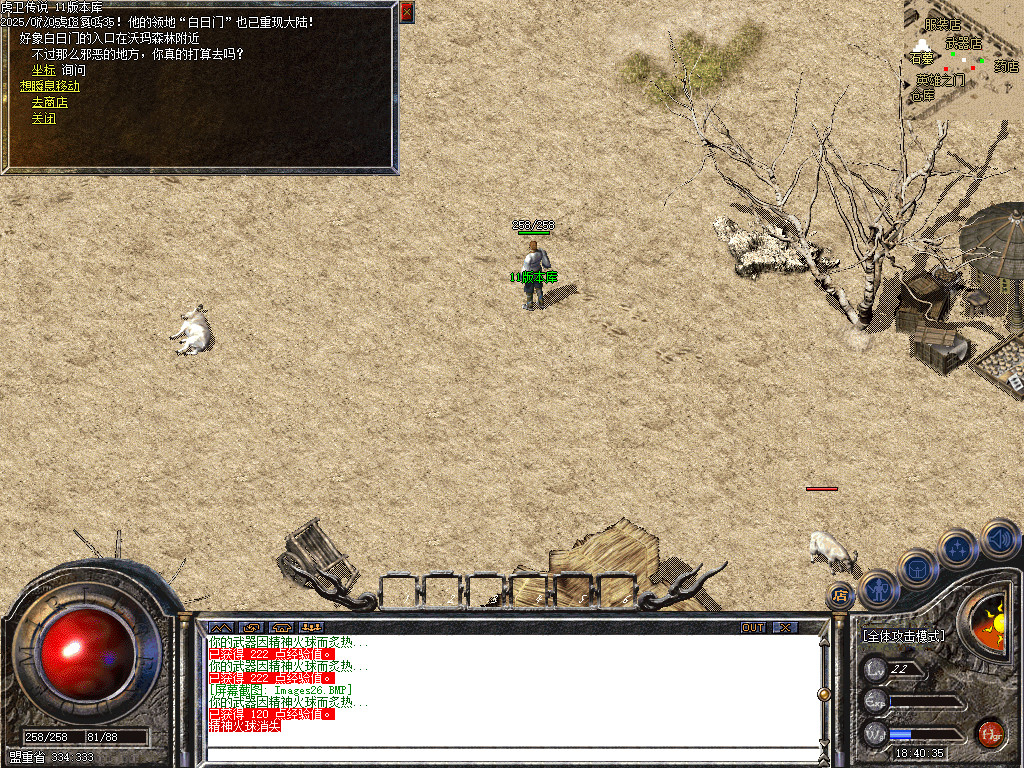The height and width of the screenshot is (768, 1024).
Task: Open the bag round button
Action: point(917,569)
